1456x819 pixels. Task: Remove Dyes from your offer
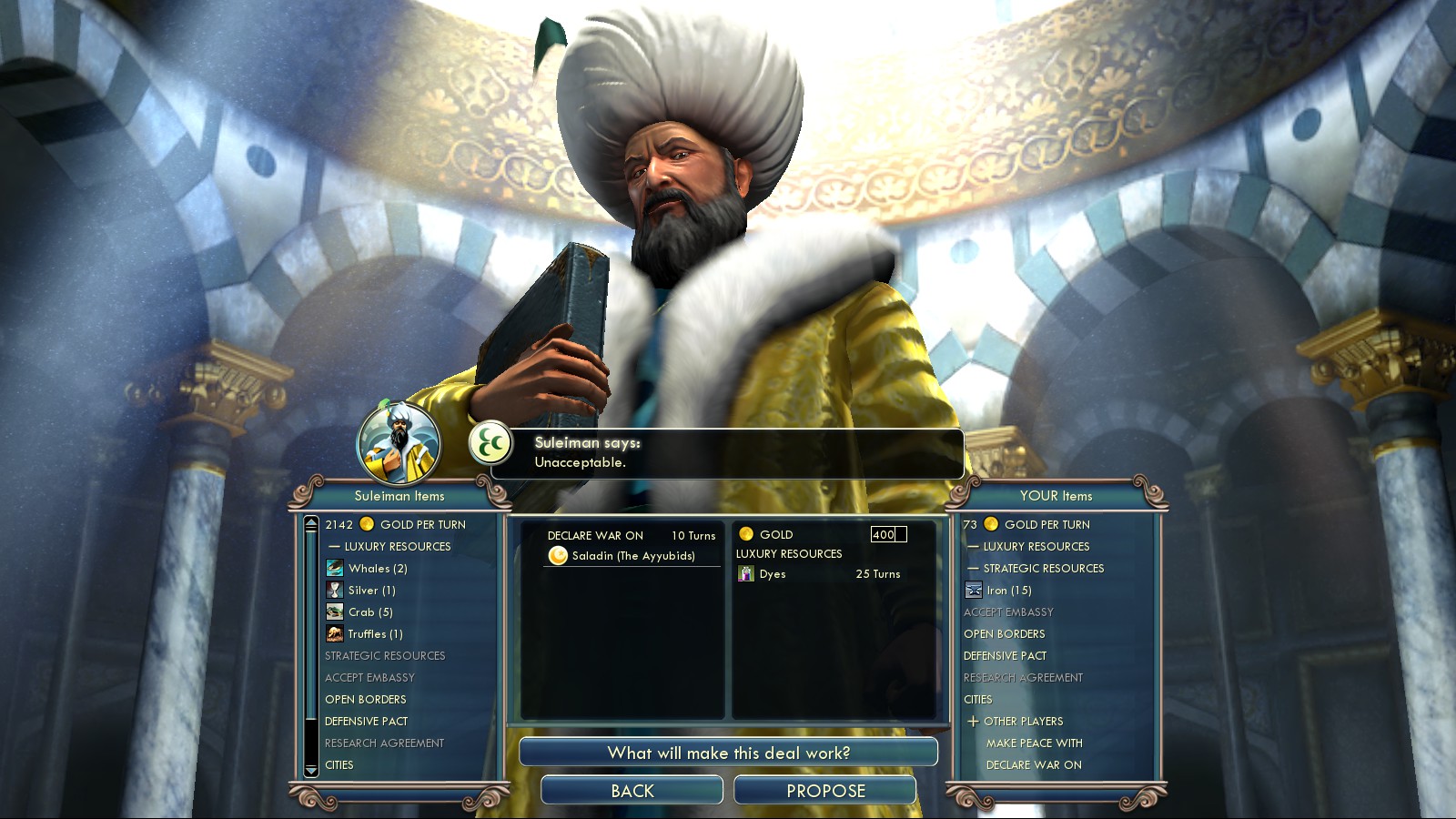click(x=773, y=574)
